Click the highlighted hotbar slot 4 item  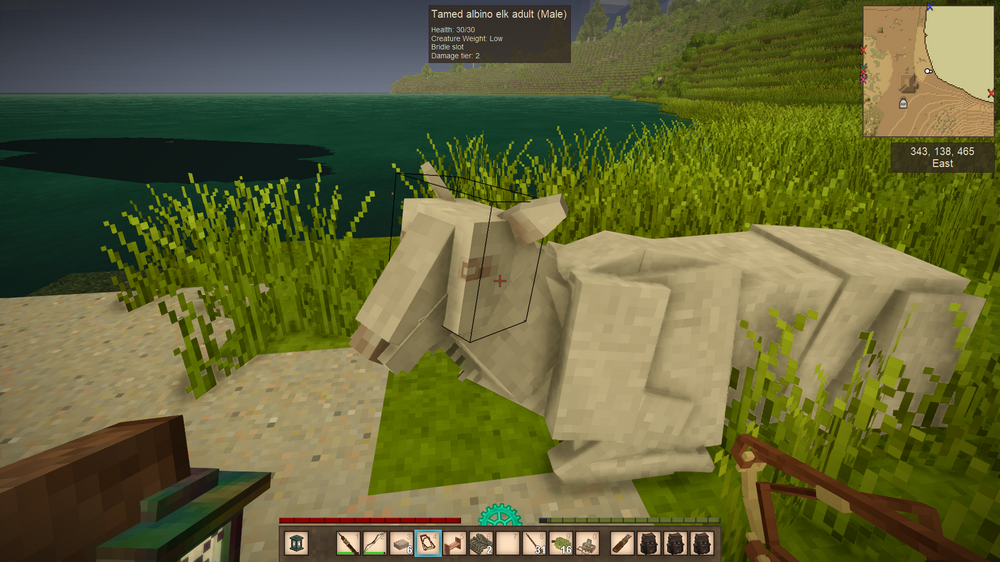[428, 543]
